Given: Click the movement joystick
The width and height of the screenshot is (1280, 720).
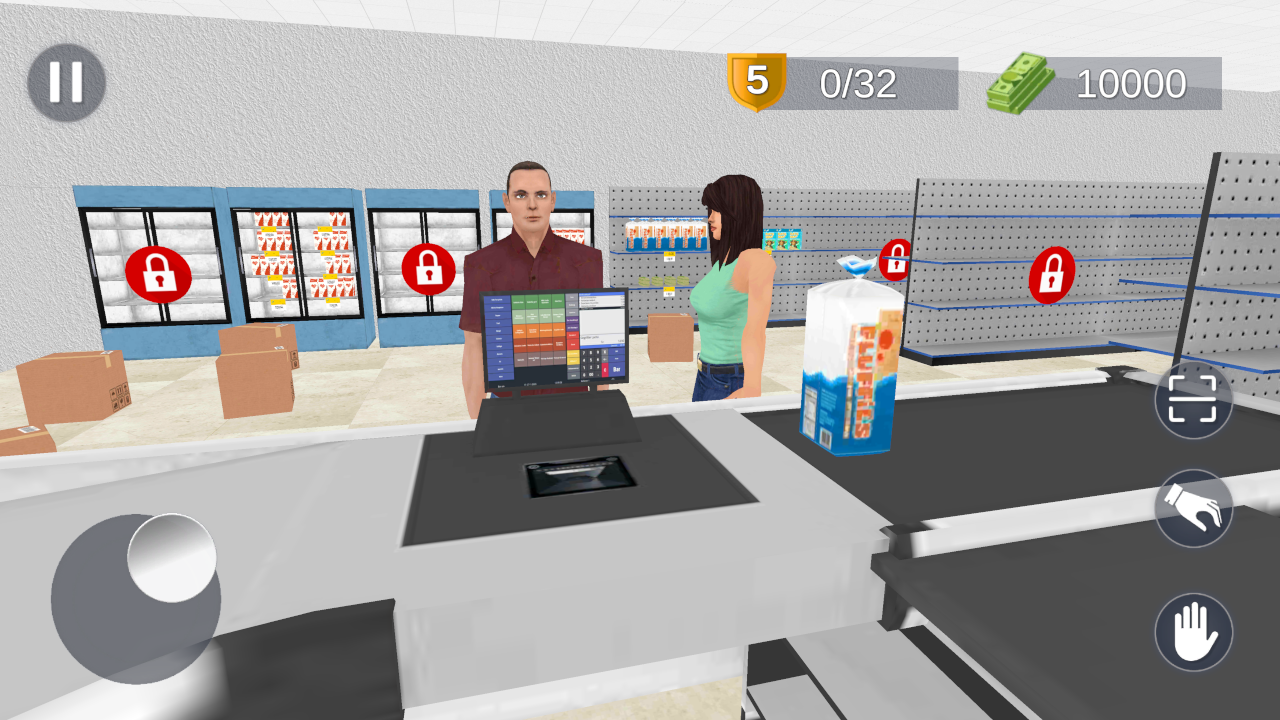Looking at the screenshot, I should tap(134, 595).
